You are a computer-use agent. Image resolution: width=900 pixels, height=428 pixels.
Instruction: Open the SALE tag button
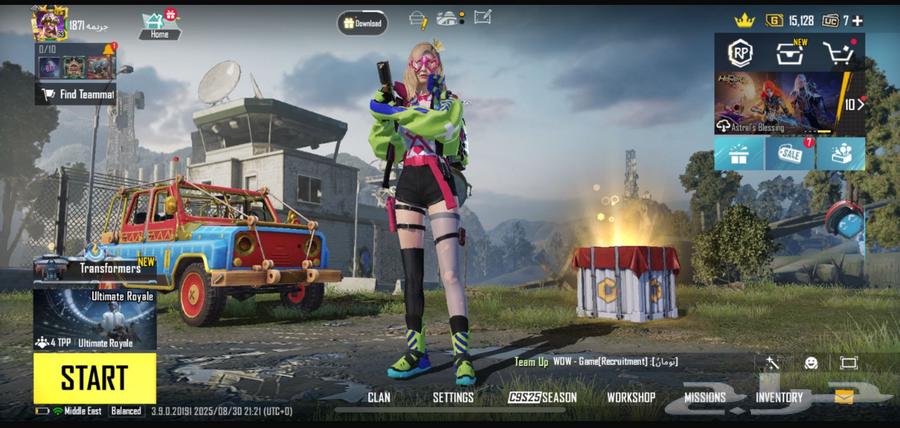(789, 155)
